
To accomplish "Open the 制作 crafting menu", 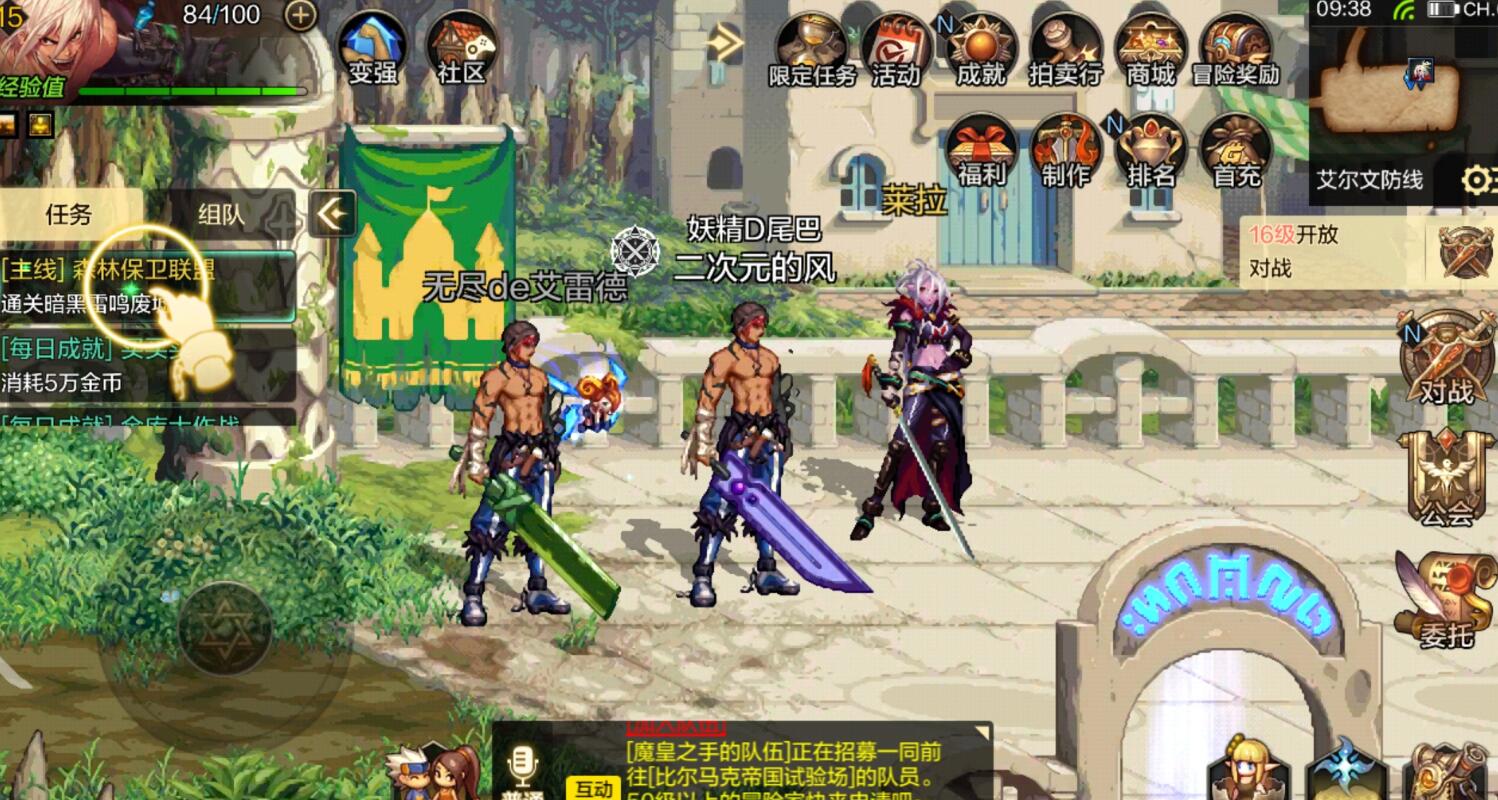I will coord(1066,148).
